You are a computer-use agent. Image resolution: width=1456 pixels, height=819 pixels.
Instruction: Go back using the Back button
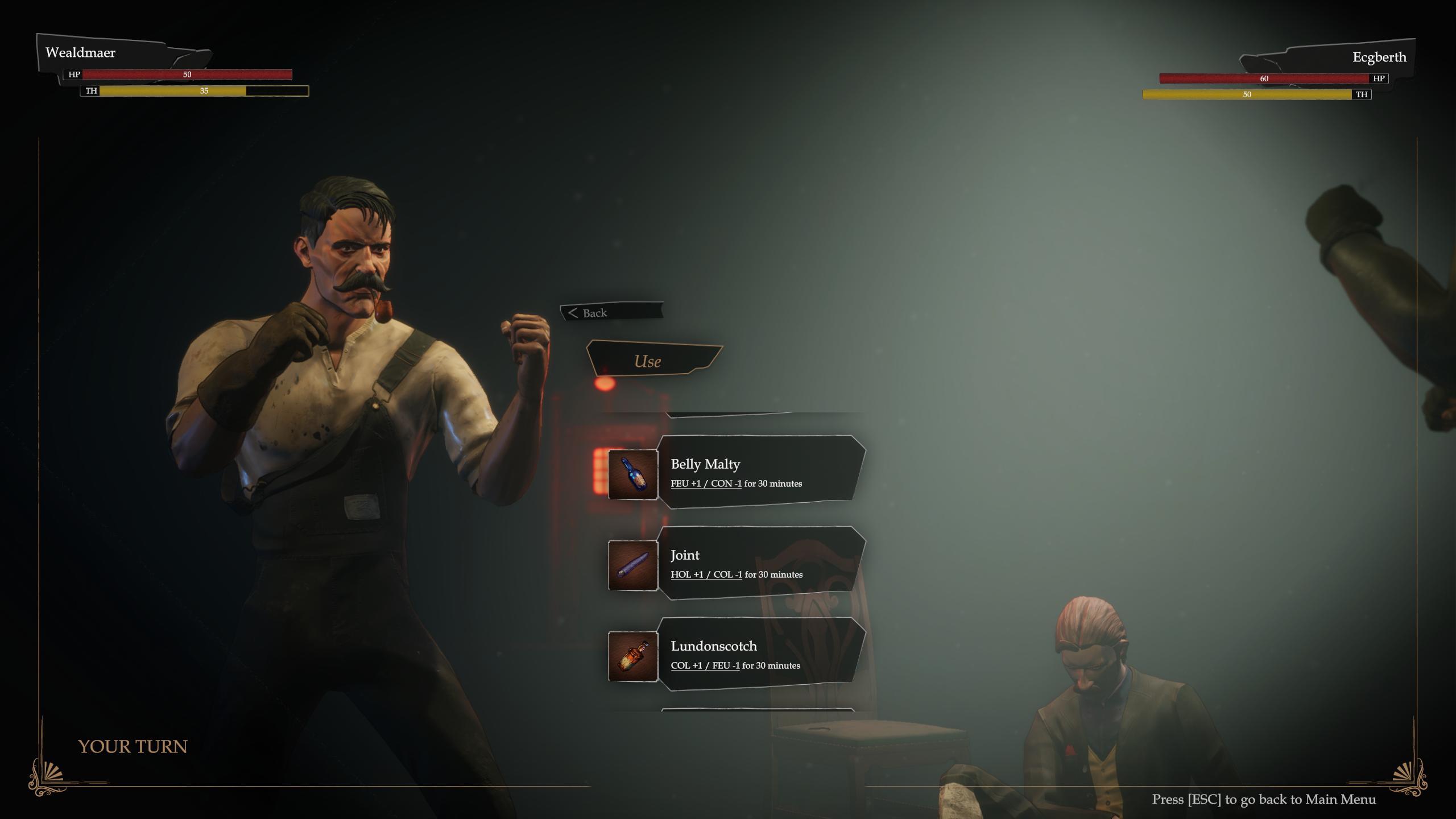click(x=610, y=312)
